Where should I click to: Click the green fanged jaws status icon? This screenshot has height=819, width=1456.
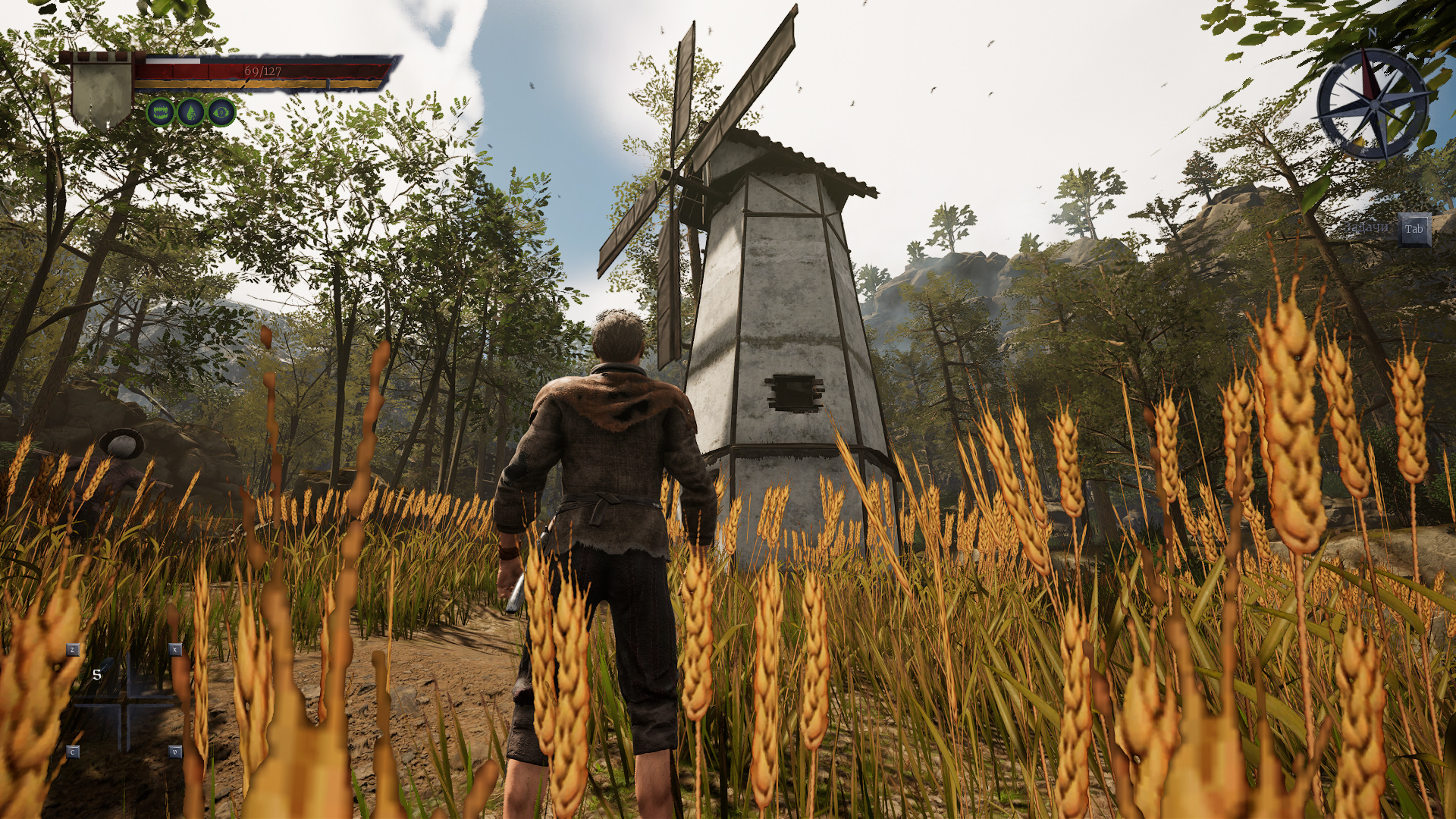pos(160,113)
